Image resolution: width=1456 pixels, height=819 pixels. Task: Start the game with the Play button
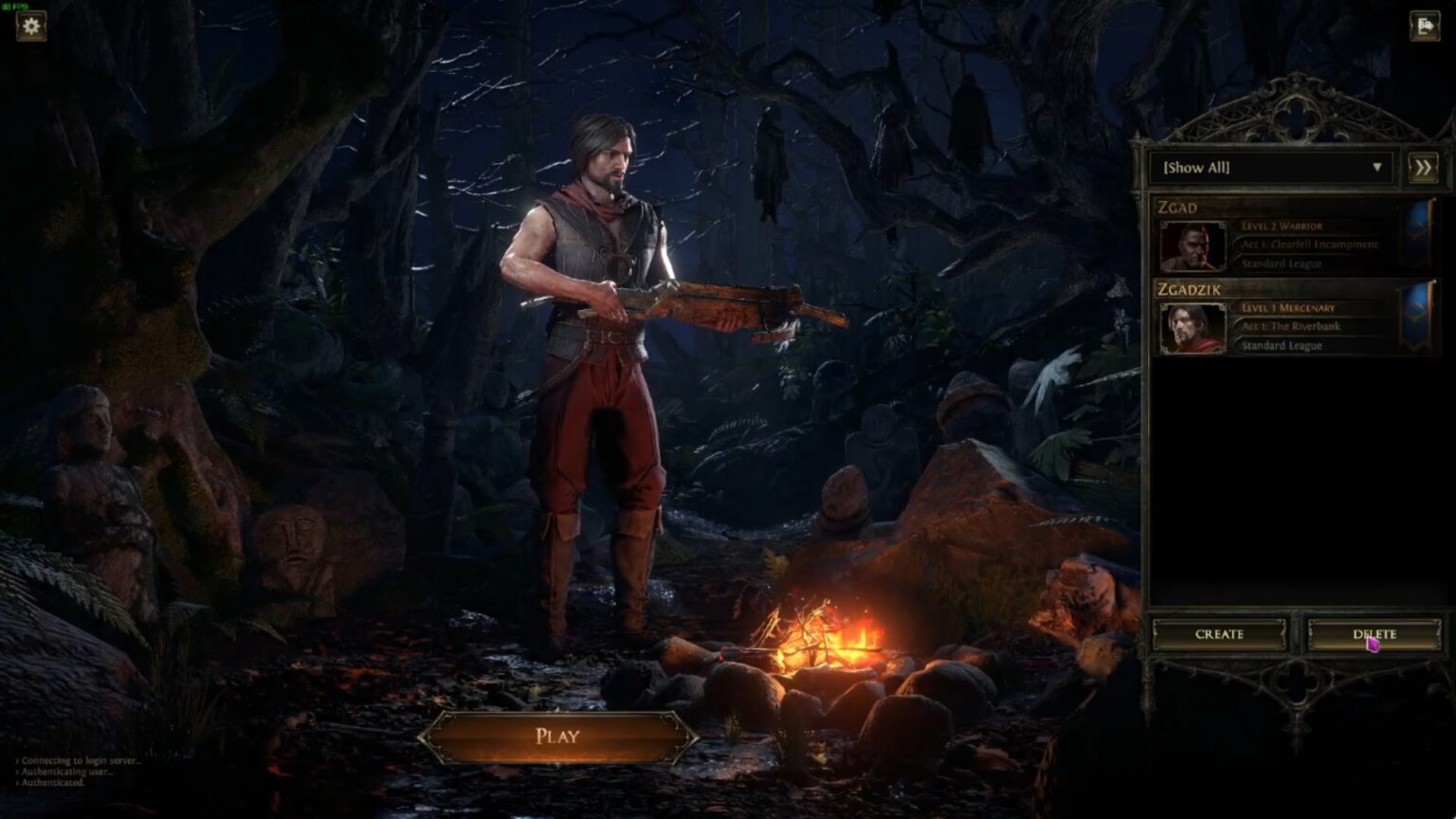point(557,737)
